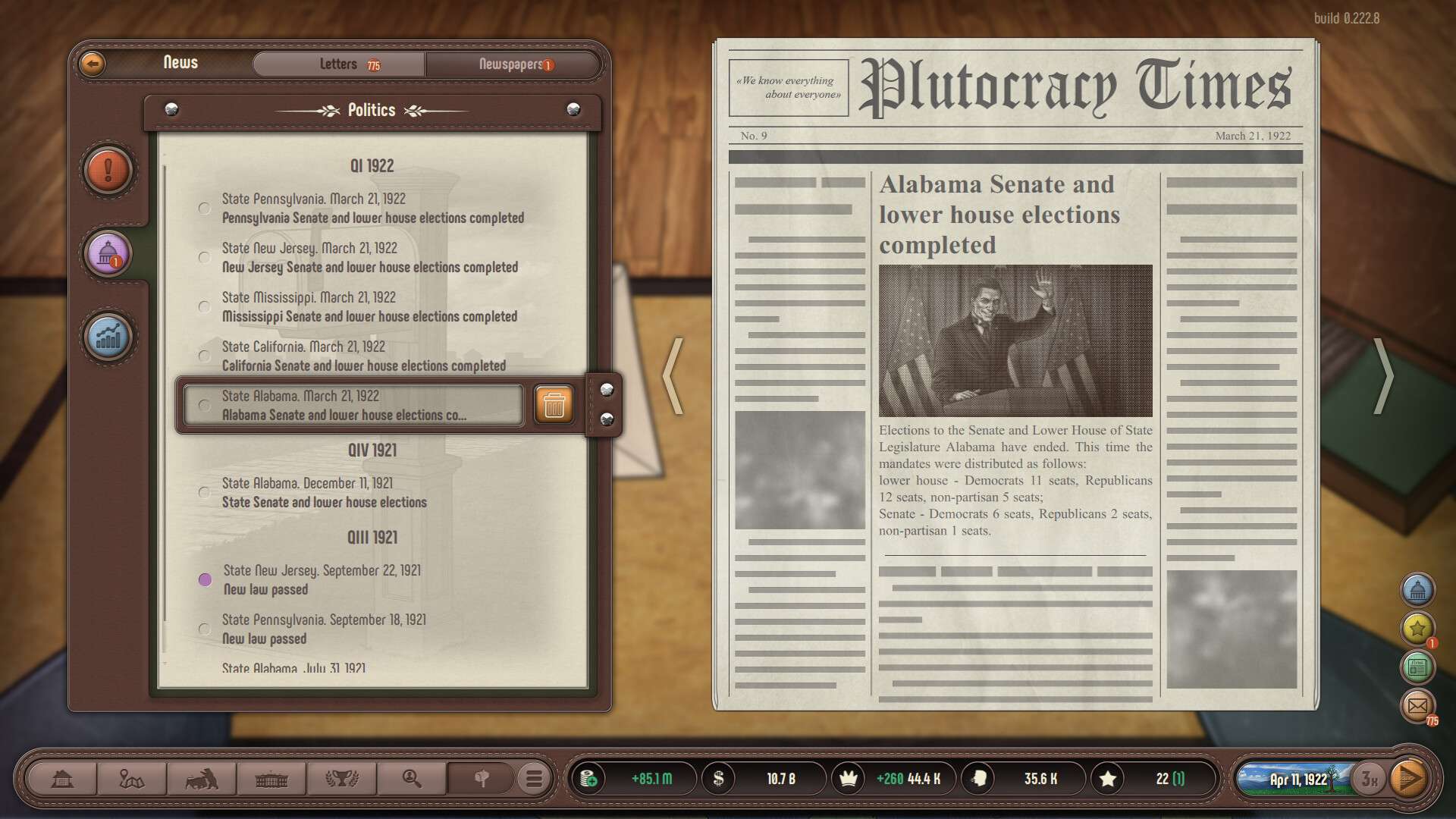Choose the purple capitol politics category

(x=108, y=253)
